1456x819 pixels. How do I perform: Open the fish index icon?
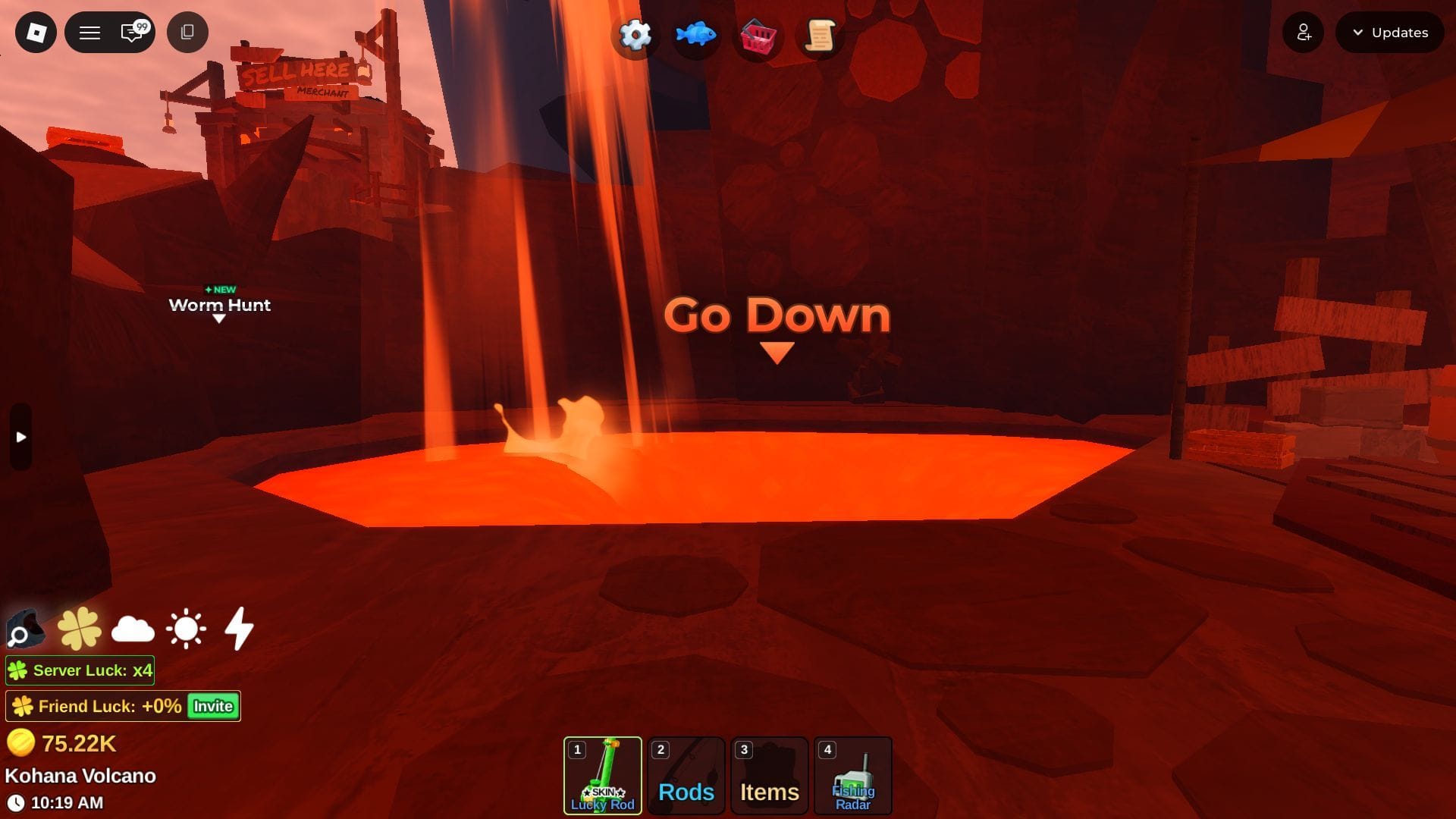[696, 35]
